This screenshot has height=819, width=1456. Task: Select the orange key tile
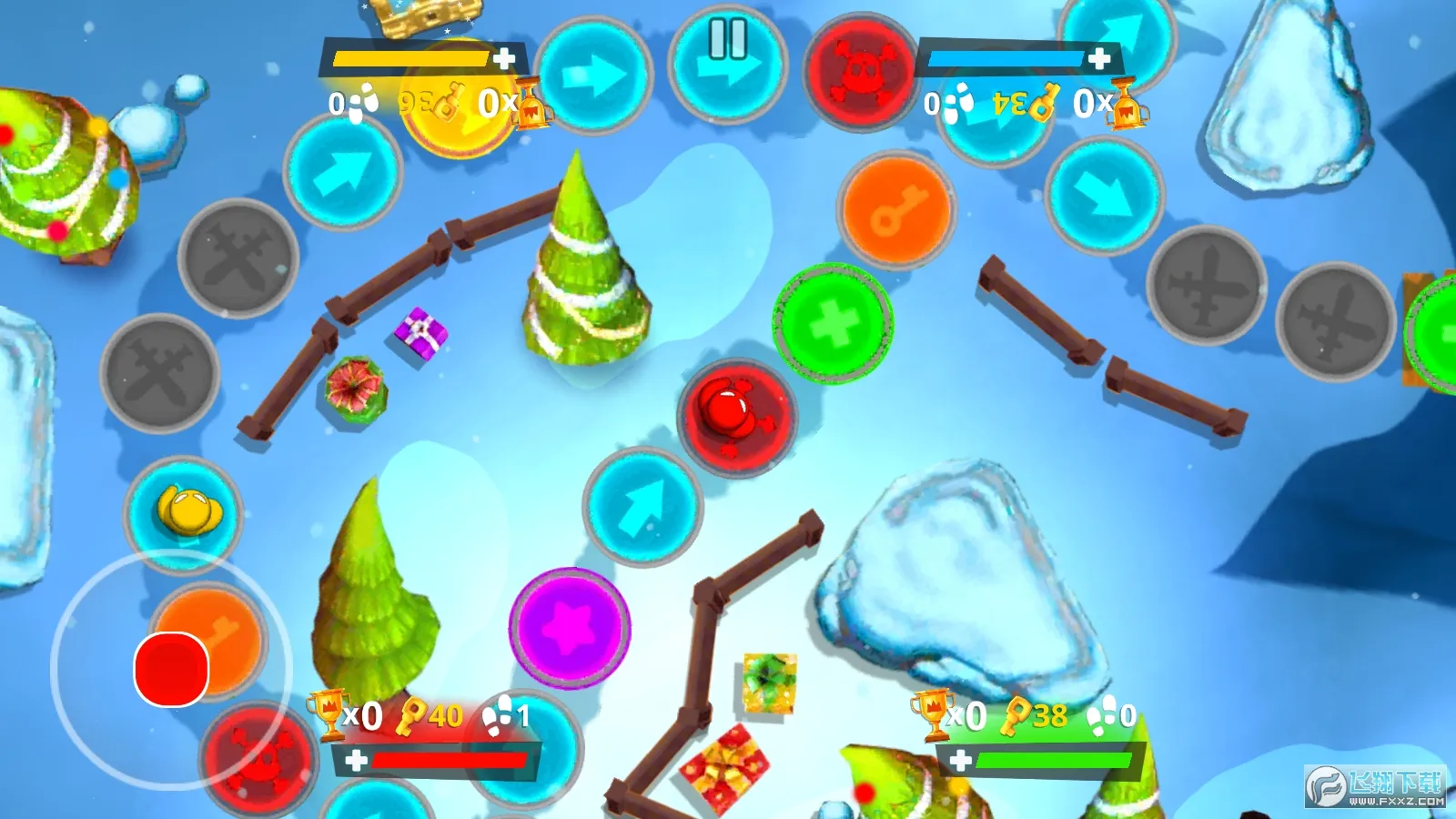[896, 207]
